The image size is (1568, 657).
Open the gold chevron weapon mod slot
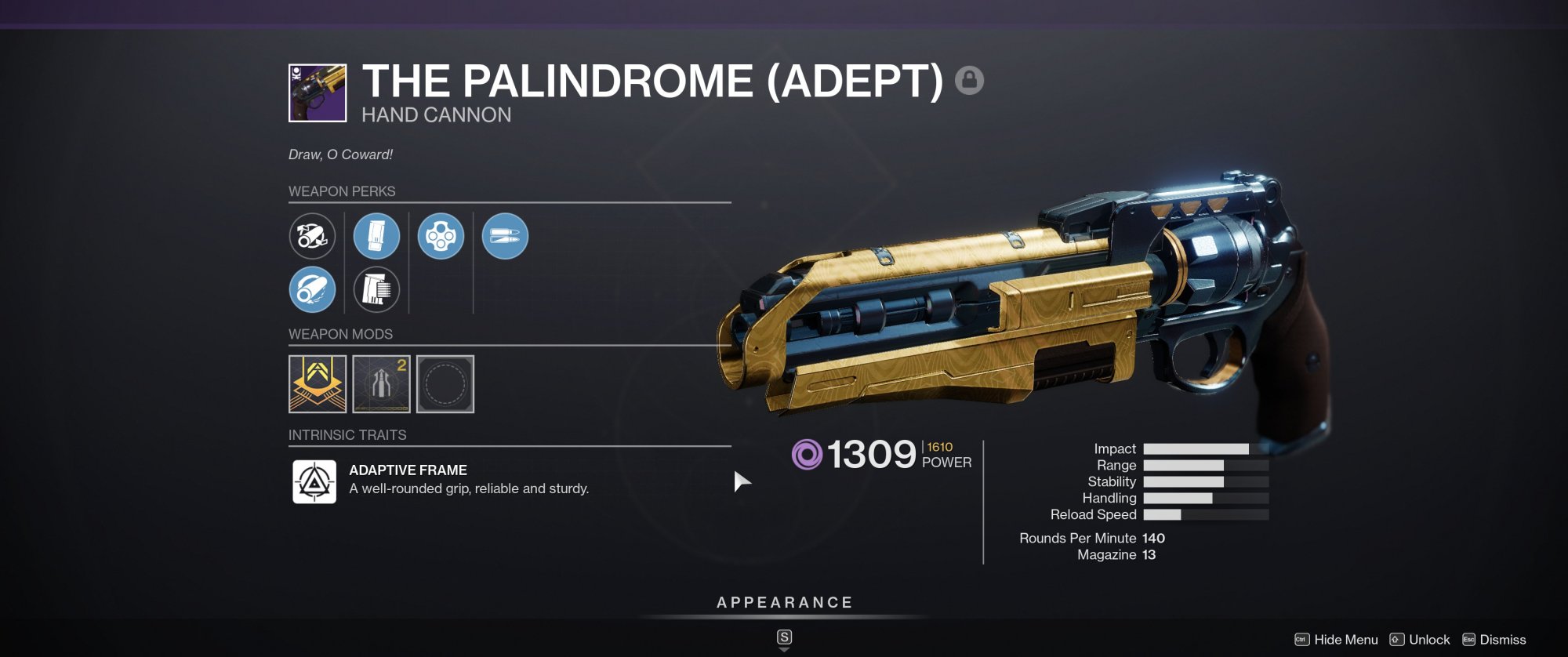tap(318, 383)
